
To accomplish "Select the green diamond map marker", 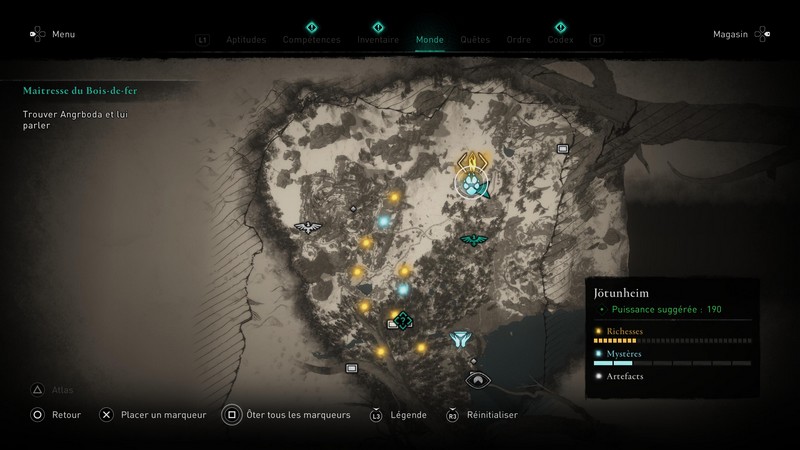I will tap(402, 320).
